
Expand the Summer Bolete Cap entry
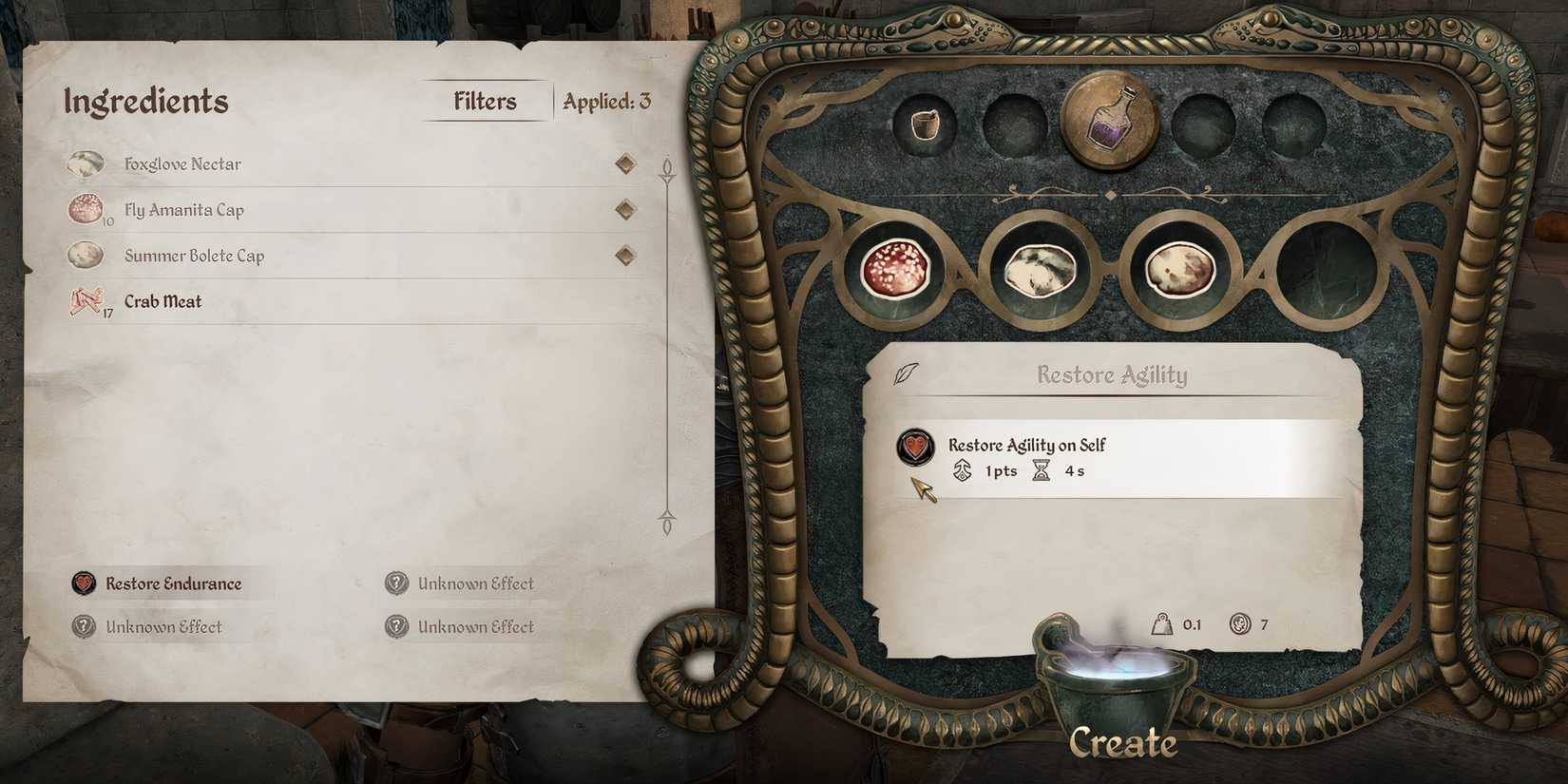625,255
